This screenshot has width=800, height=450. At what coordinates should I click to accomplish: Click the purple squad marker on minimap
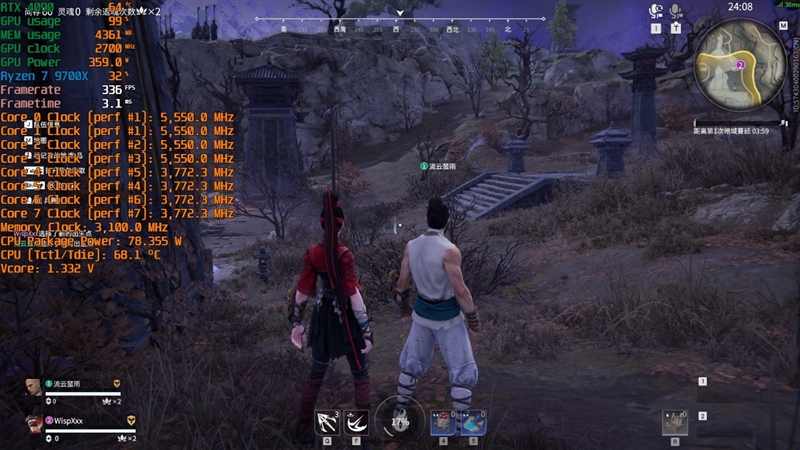740,64
